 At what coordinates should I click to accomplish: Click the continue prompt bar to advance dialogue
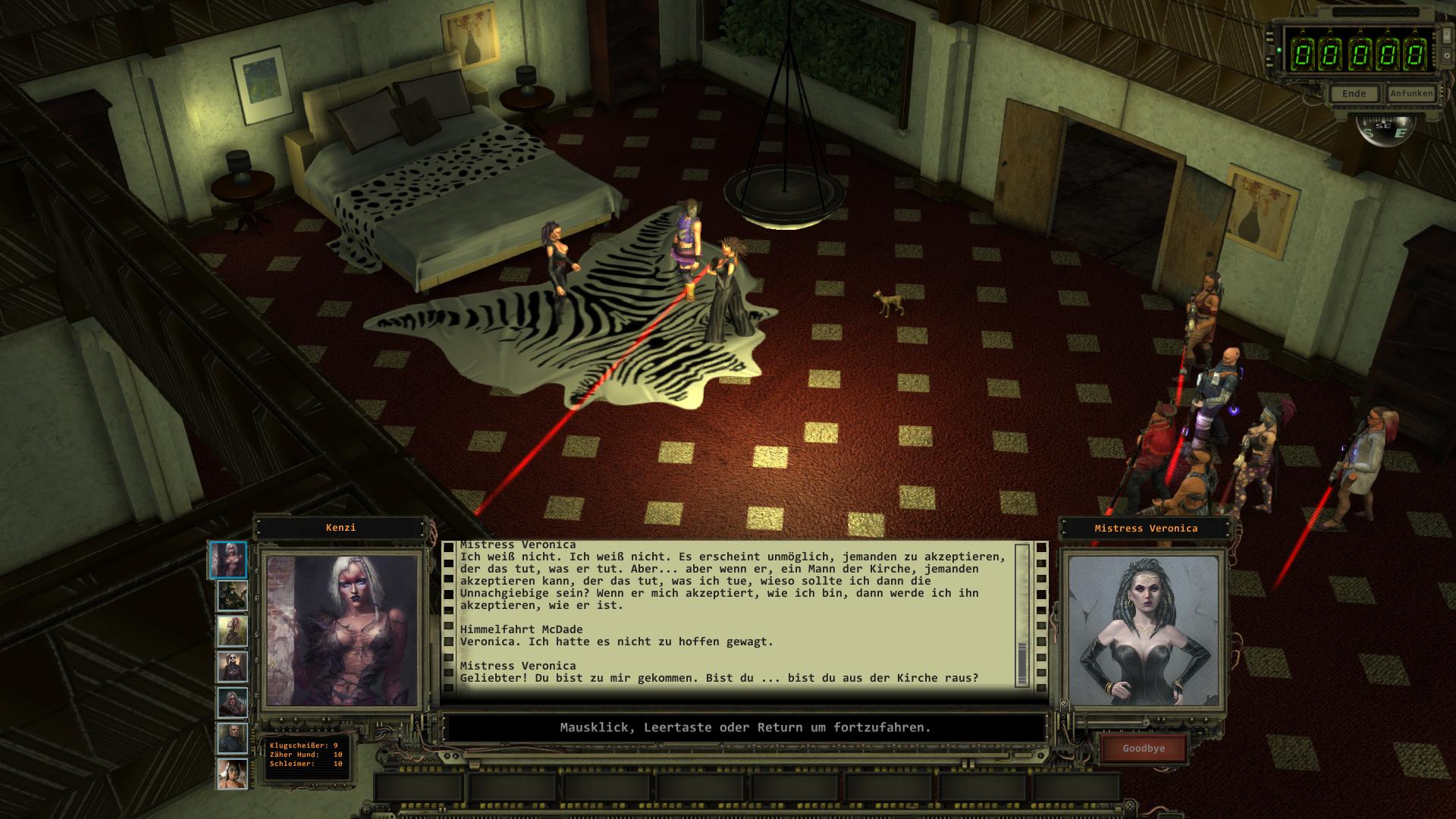[x=745, y=728]
